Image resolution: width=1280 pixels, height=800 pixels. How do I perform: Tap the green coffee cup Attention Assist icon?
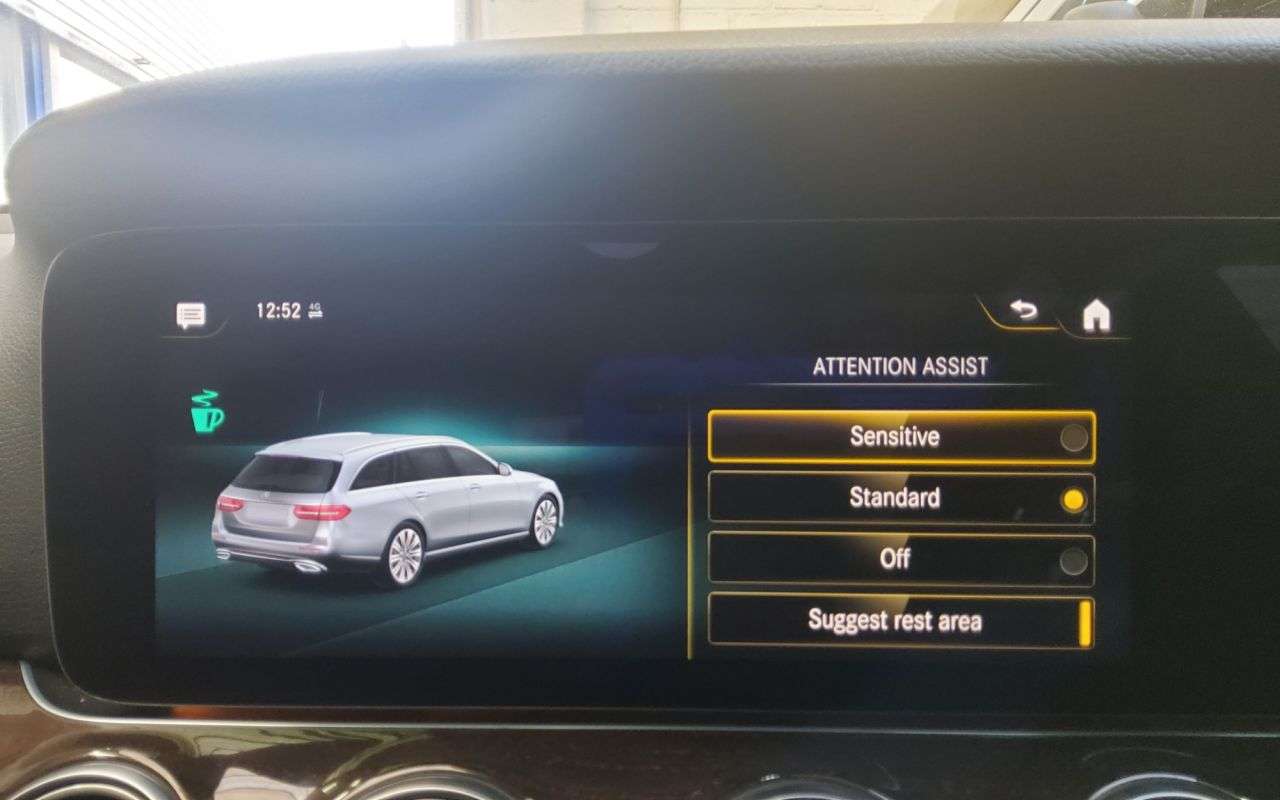pyautogui.click(x=207, y=410)
